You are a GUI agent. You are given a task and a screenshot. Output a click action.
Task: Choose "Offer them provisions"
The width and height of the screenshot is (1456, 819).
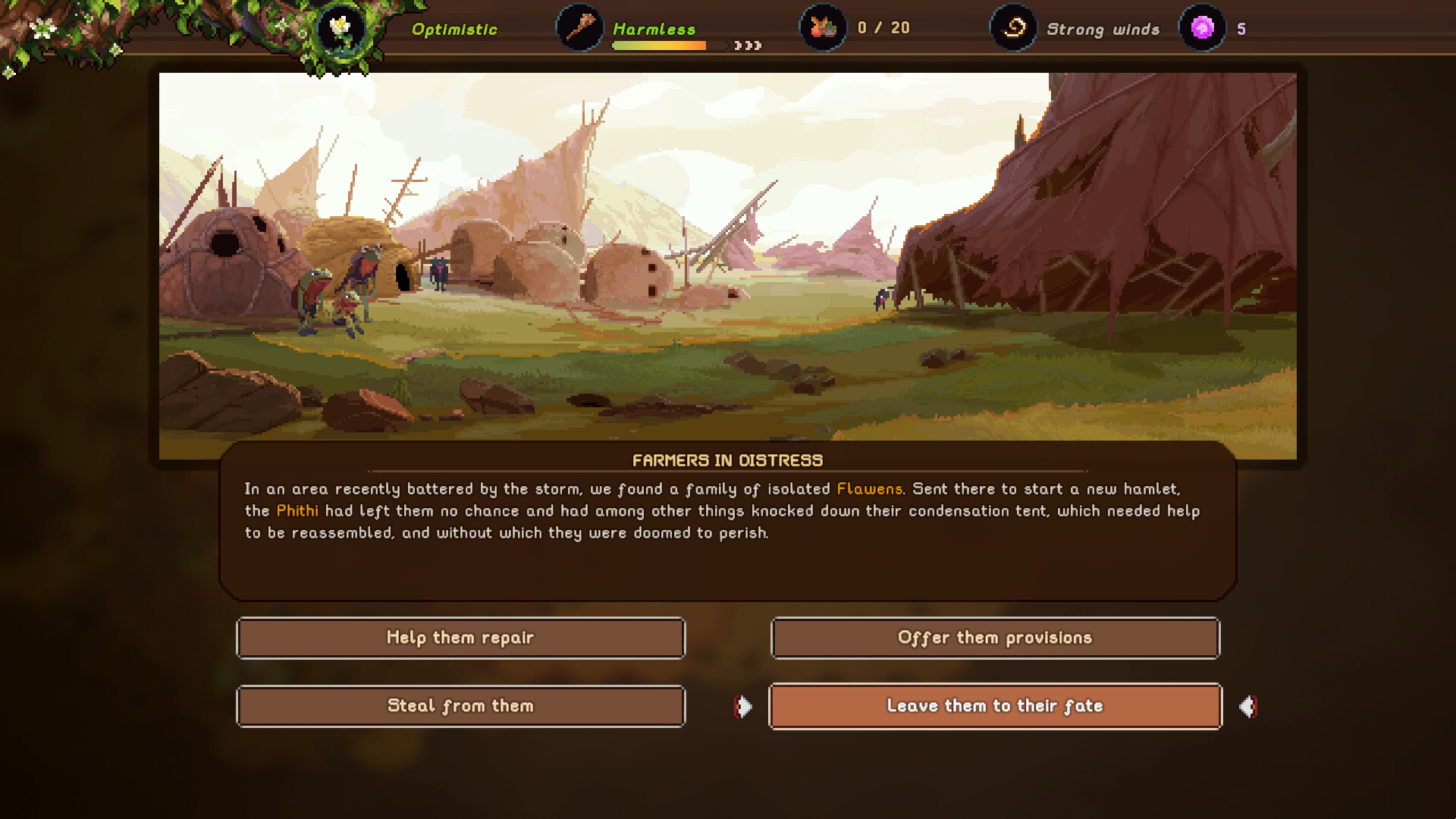click(995, 638)
